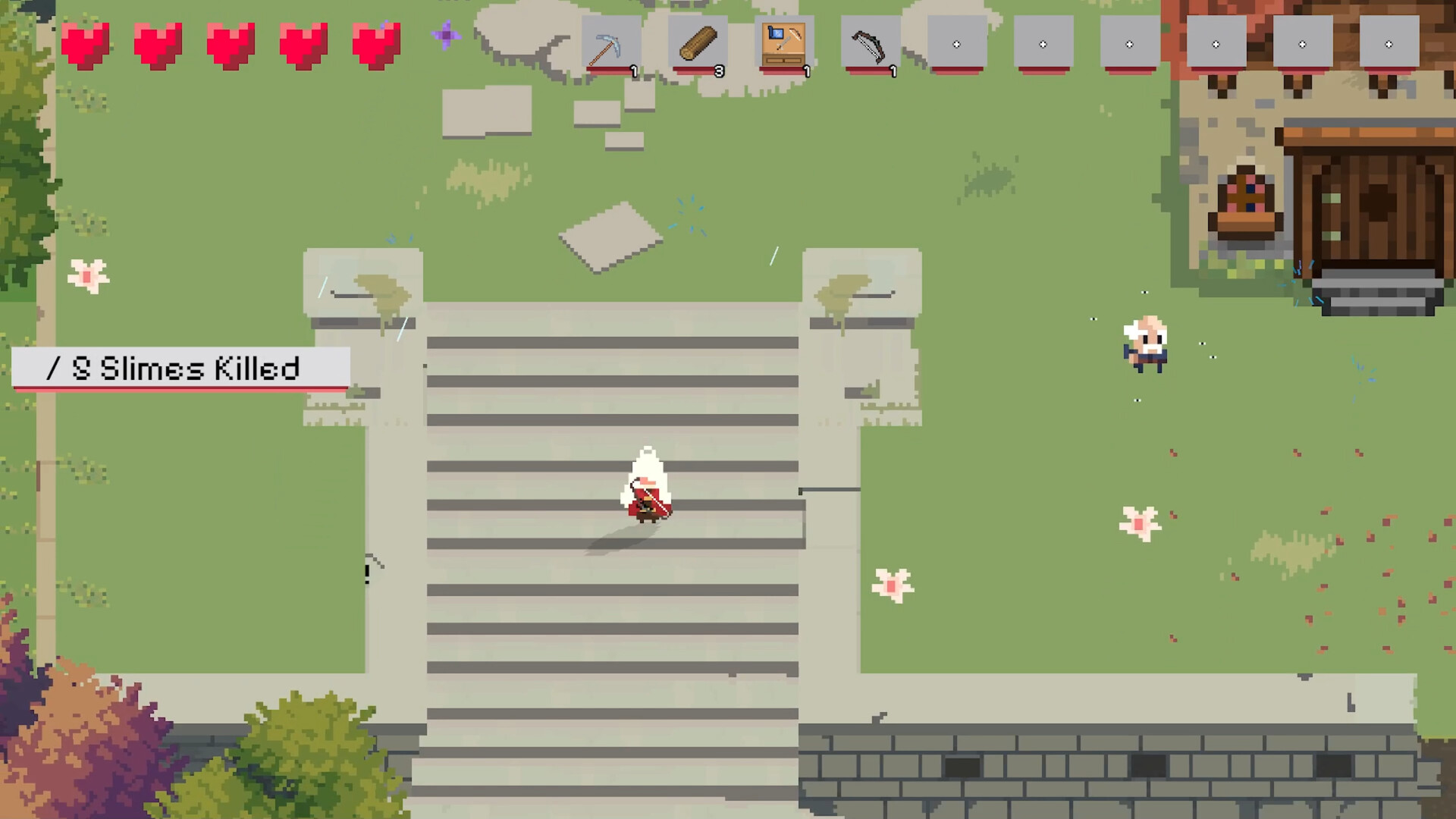Click the pink flower near the left edge
Viewport: 1456px width, 819px height.
89,275
